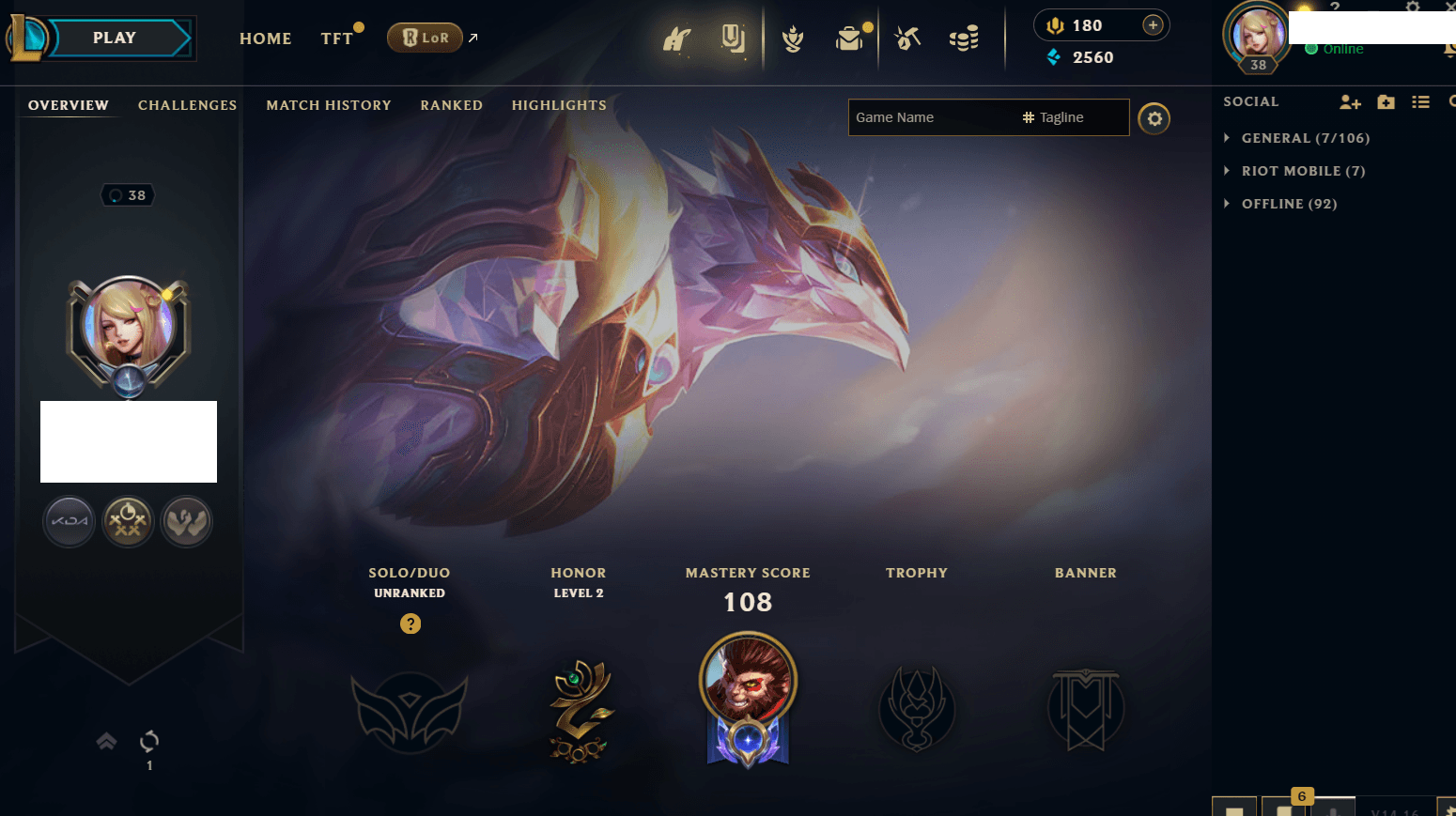Expand the OFFLINE friends list
Image resolution: width=1456 pixels, height=816 pixels.
pyautogui.click(x=1289, y=204)
